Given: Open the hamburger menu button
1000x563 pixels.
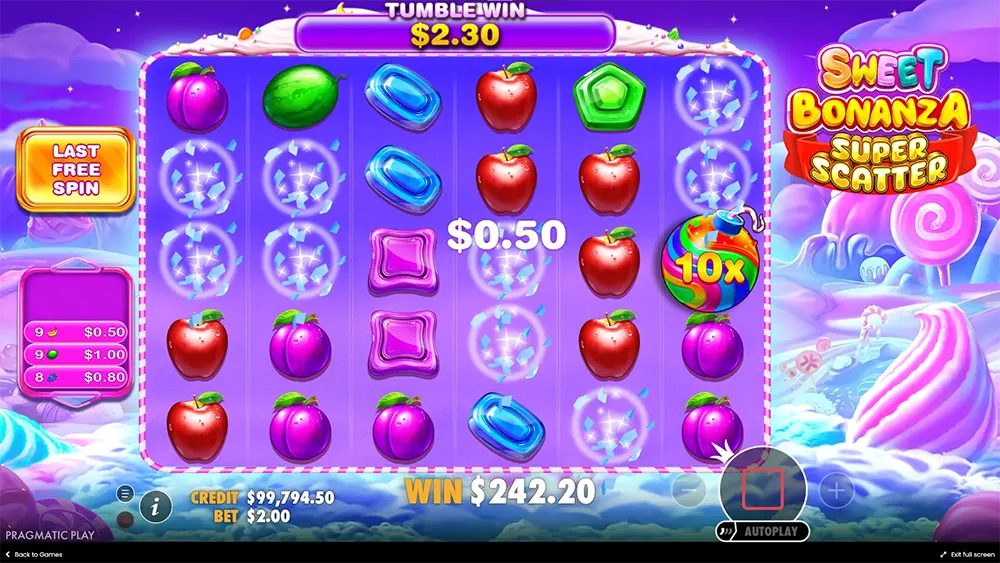Looking at the screenshot, I should coord(125,493).
